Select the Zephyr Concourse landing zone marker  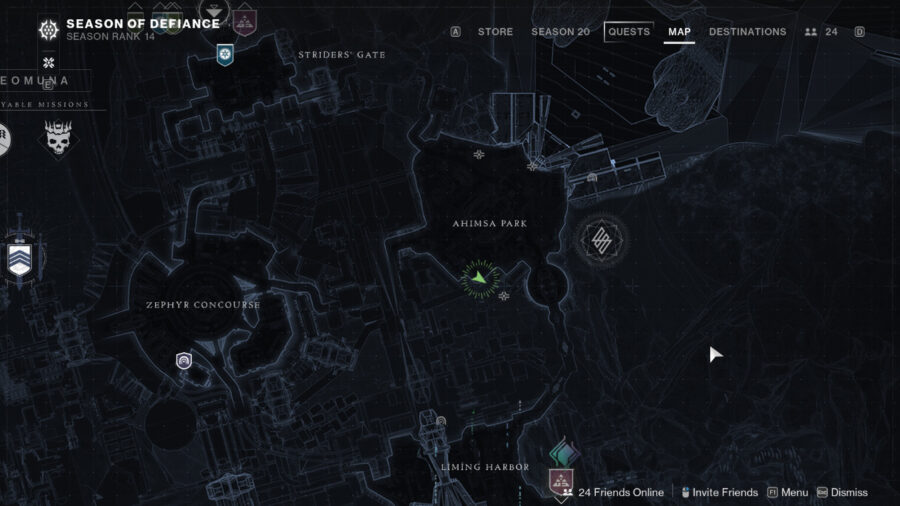(x=184, y=361)
